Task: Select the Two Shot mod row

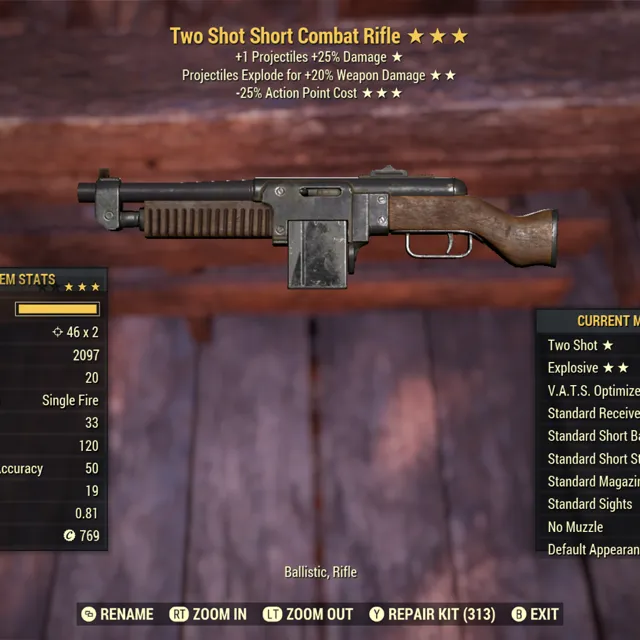Action: [x=590, y=345]
